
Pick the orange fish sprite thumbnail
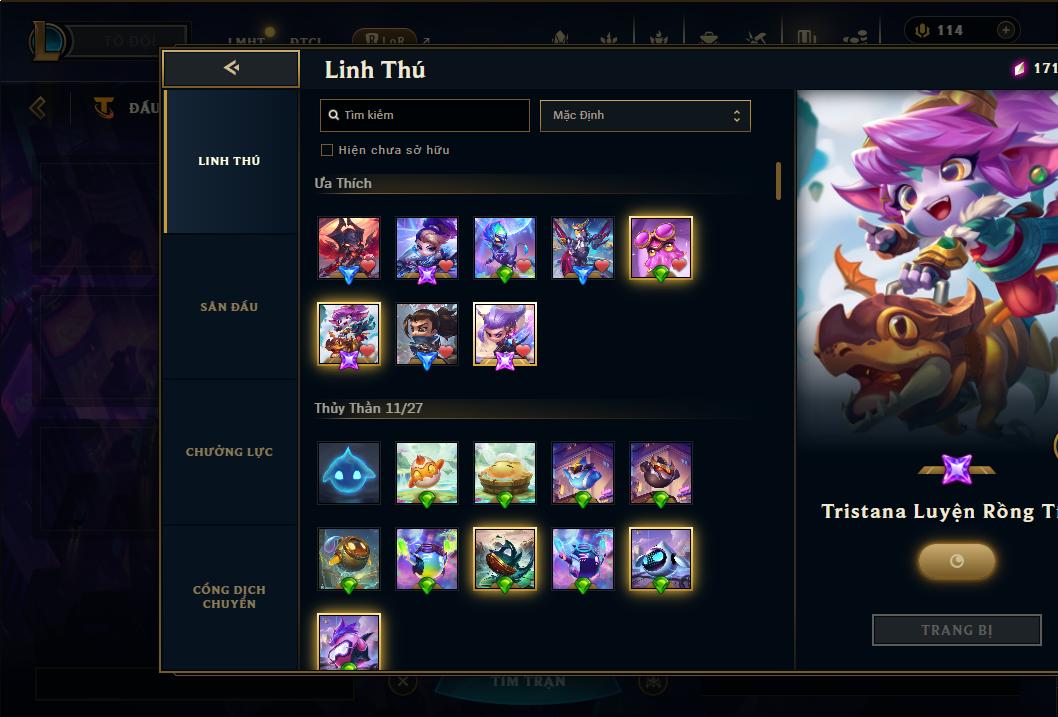coord(427,472)
